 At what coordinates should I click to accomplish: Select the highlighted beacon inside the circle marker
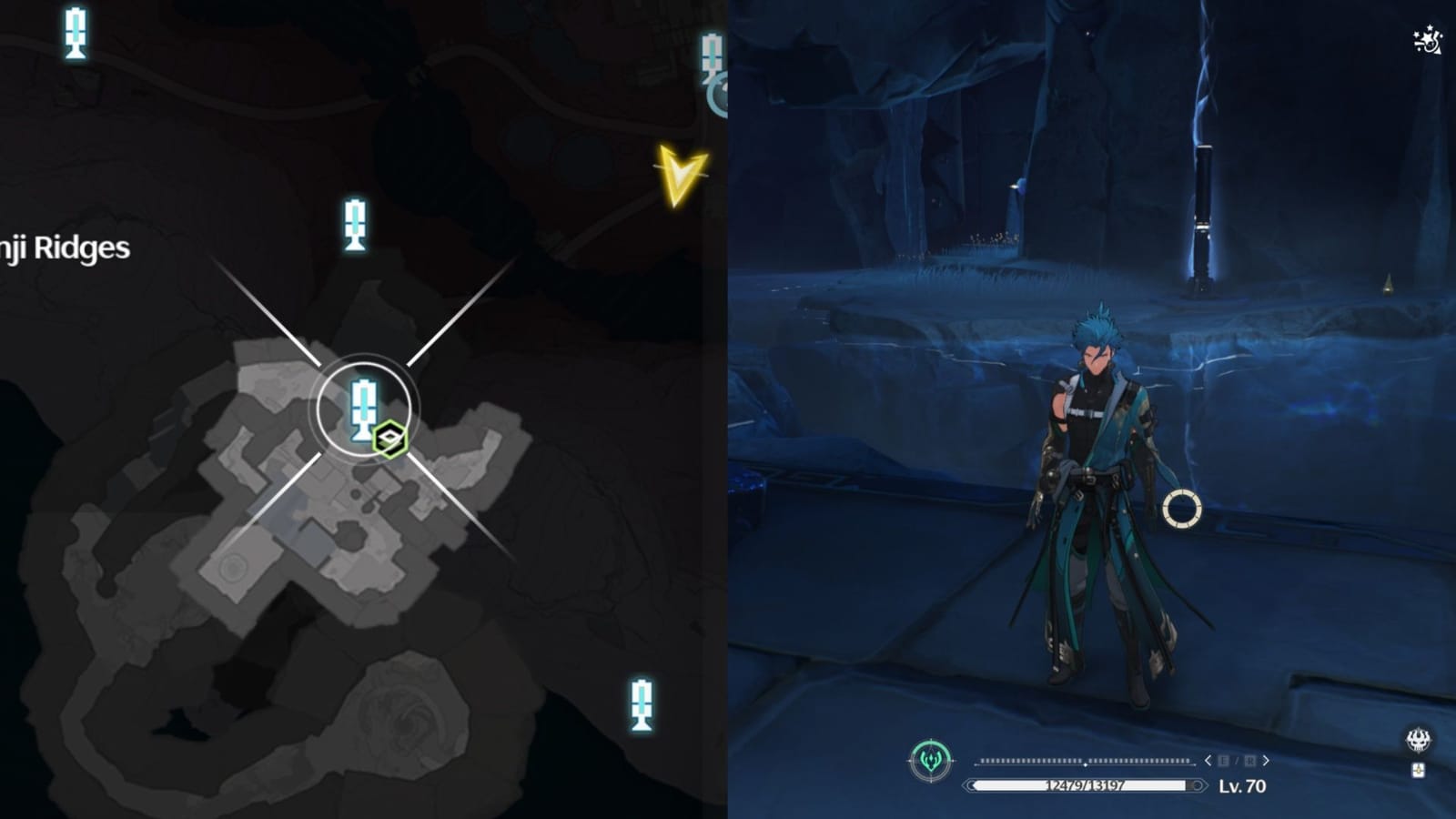[362, 407]
